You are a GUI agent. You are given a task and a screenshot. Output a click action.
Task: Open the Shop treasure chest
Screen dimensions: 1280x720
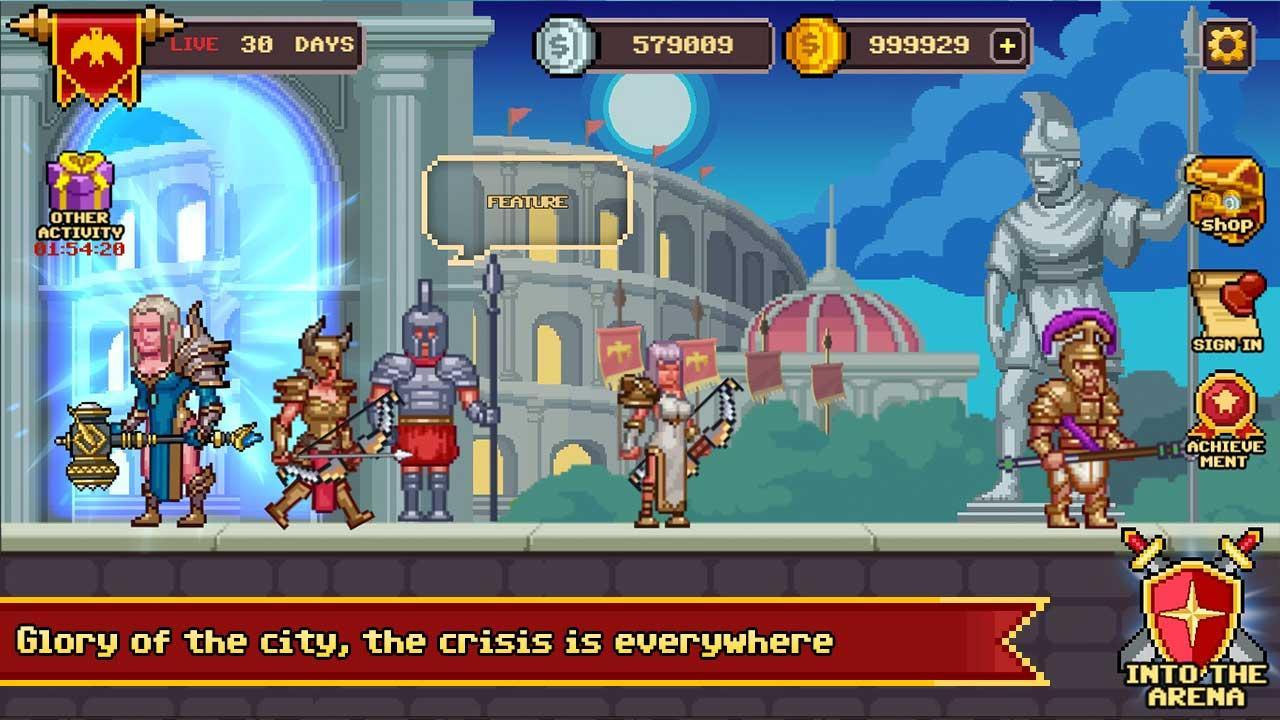(1224, 195)
